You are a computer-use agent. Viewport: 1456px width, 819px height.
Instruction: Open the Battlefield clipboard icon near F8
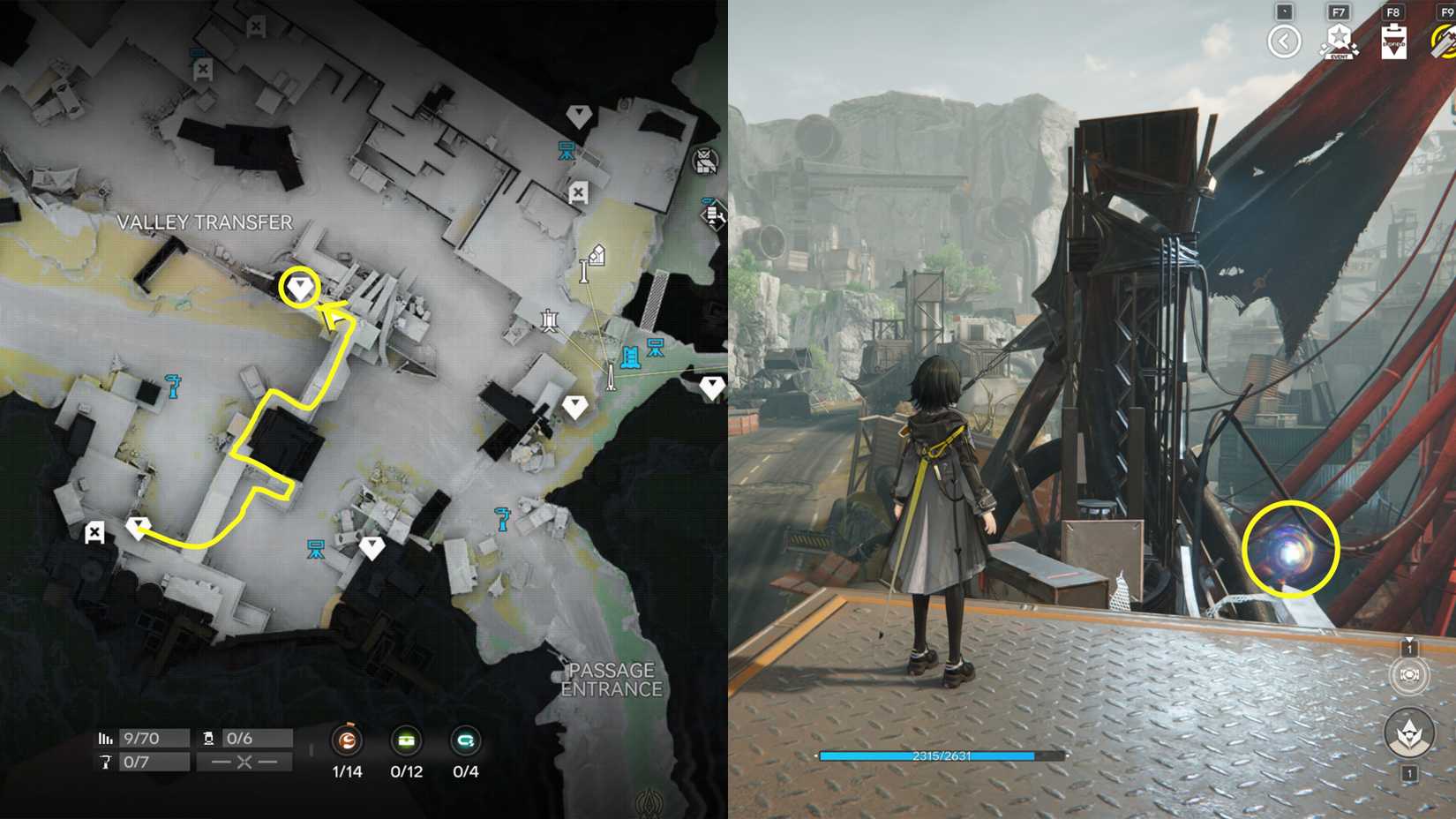tap(1392, 41)
